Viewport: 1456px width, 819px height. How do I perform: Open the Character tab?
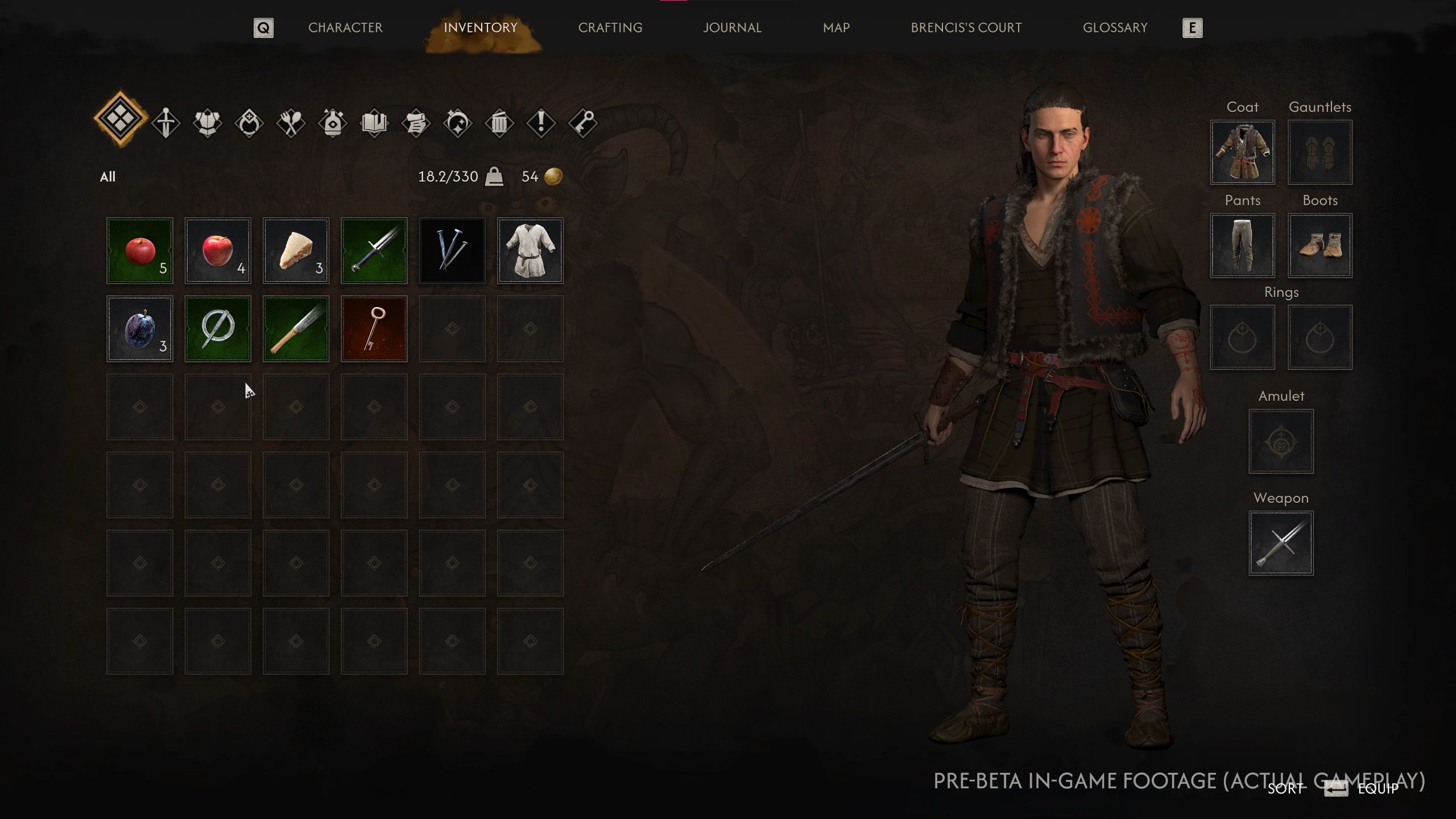point(345,28)
